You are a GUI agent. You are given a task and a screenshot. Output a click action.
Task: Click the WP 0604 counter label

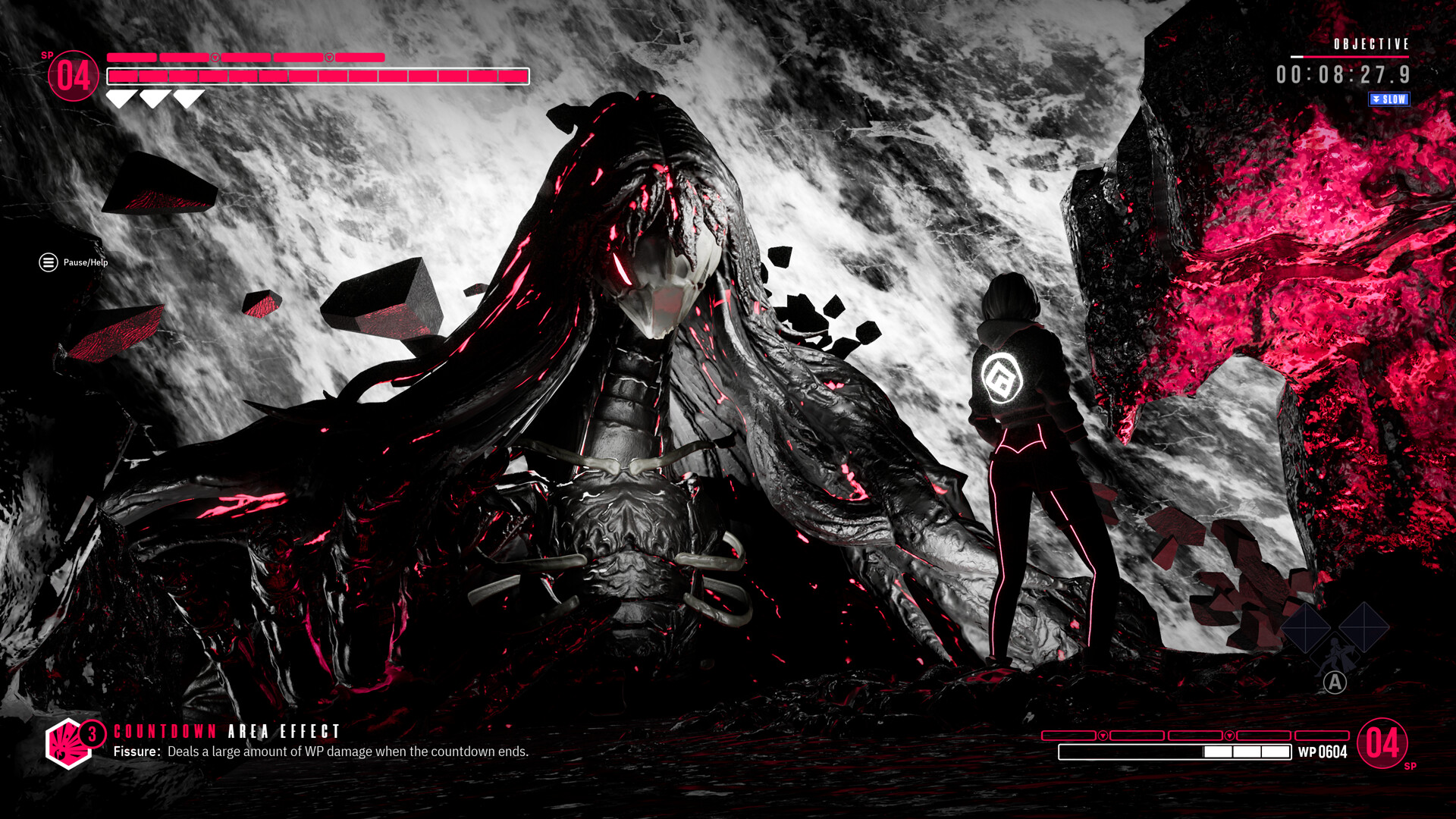[x=1323, y=751]
